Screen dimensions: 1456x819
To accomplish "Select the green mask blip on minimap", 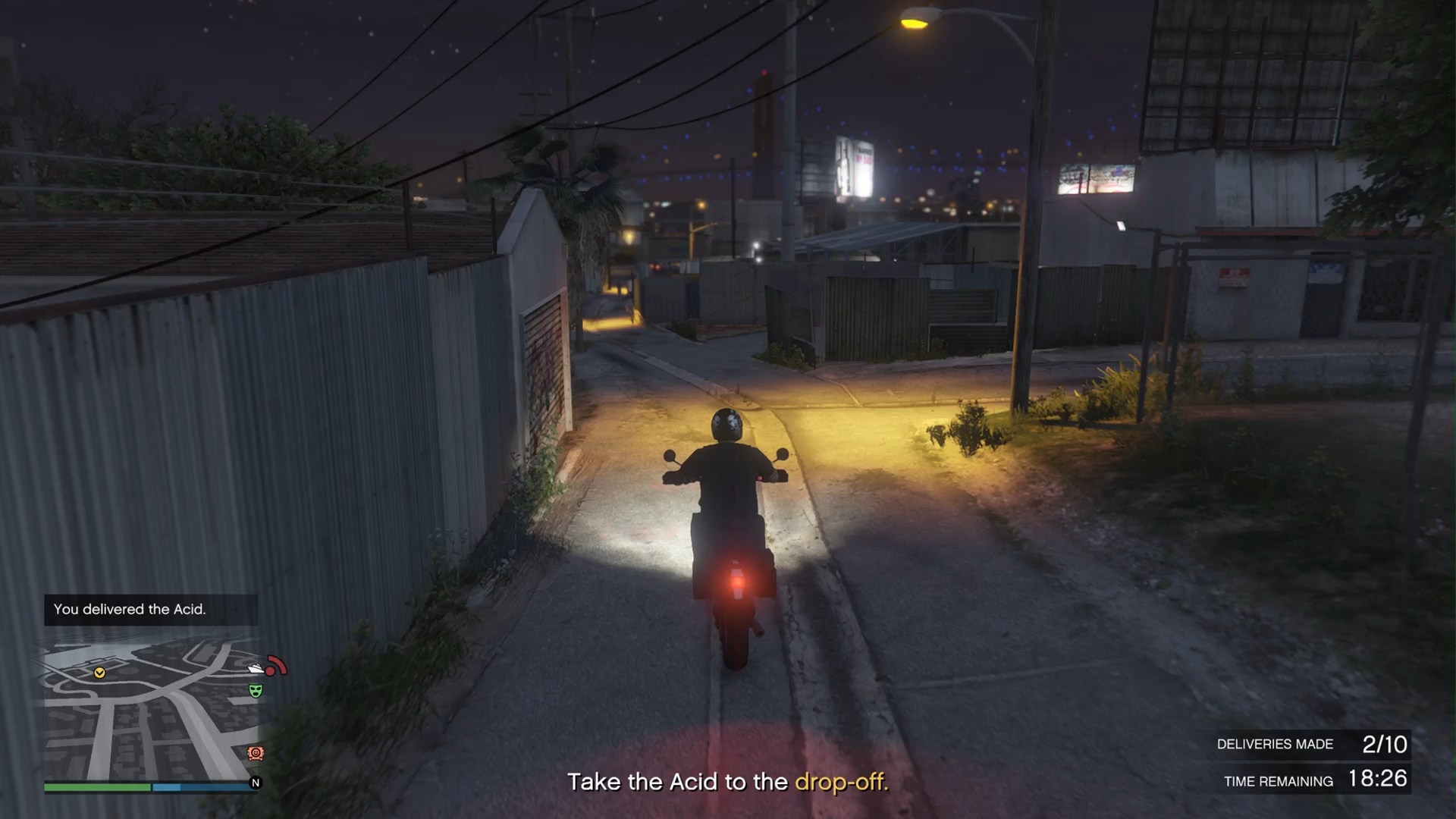I will (x=256, y=691).
